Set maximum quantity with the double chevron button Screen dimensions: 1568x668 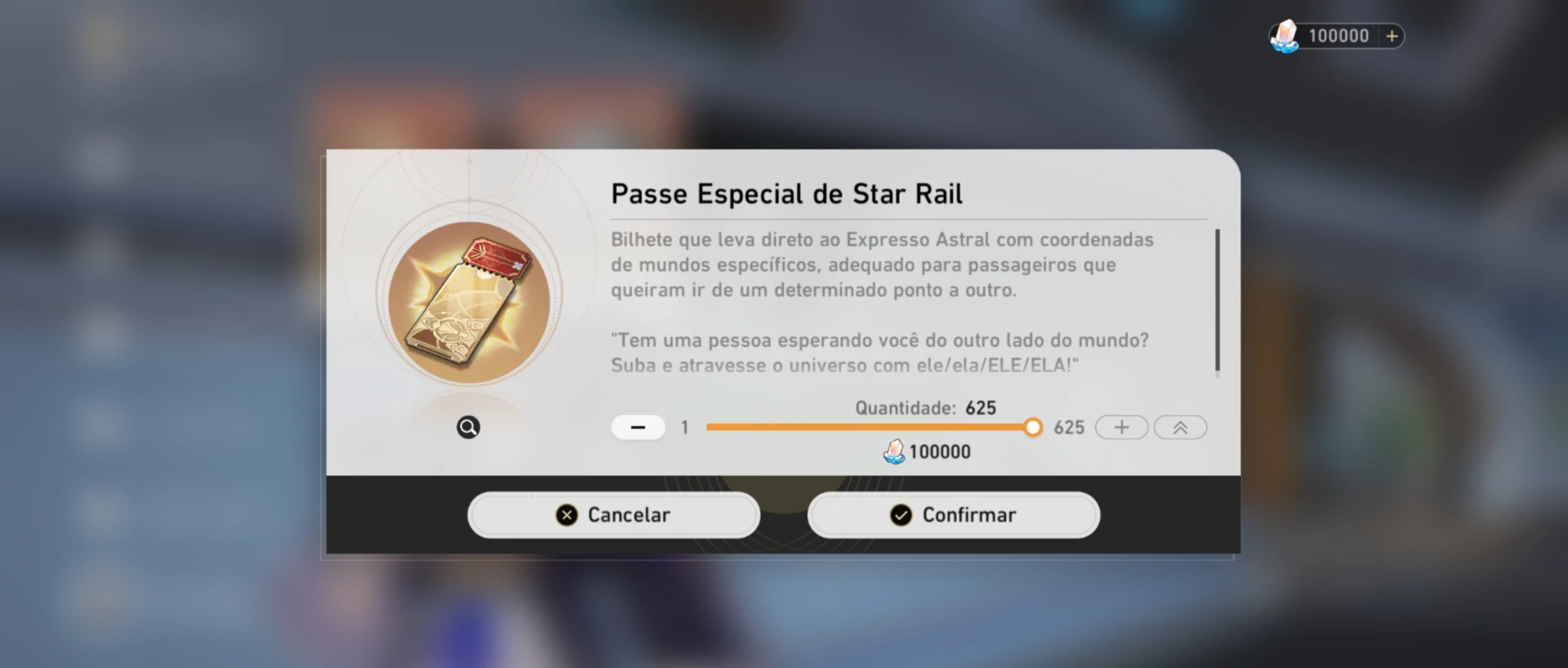pyautogui.click(x=1179, y=427)
